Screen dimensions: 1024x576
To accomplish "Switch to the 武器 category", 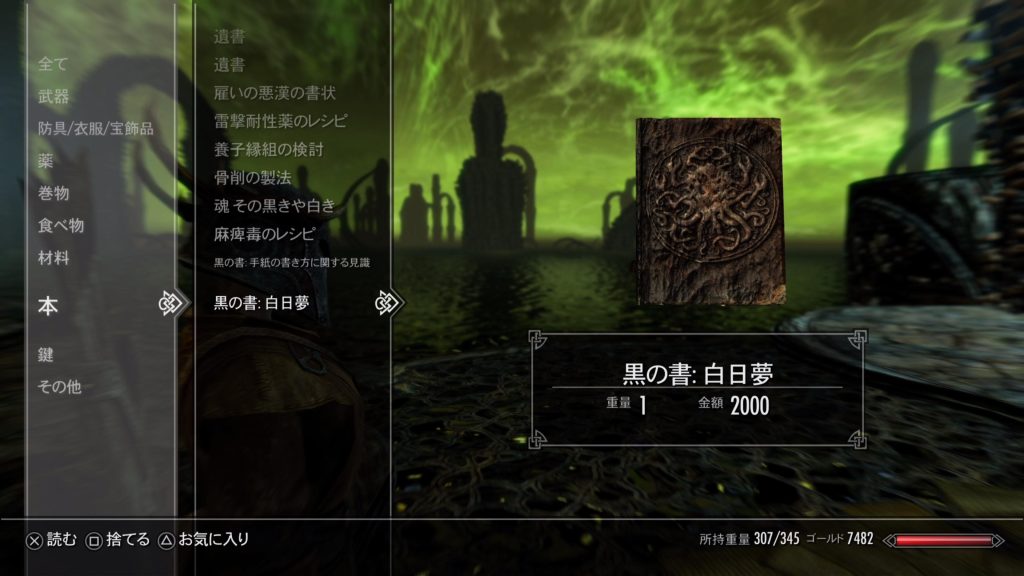I will pyautogui.click(x=54, y=96).
